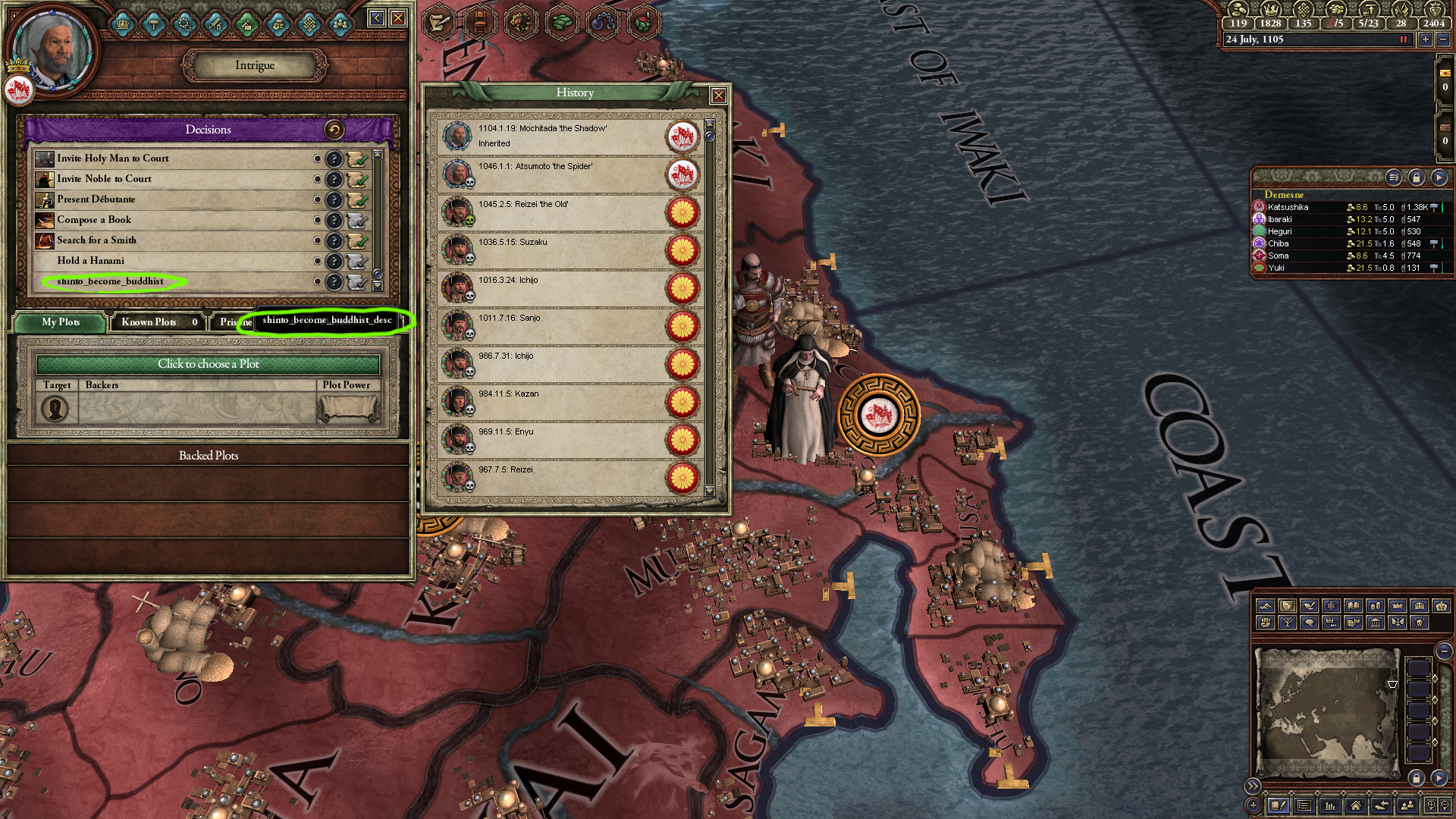Open the My Plots tab

tap(61, 322)
